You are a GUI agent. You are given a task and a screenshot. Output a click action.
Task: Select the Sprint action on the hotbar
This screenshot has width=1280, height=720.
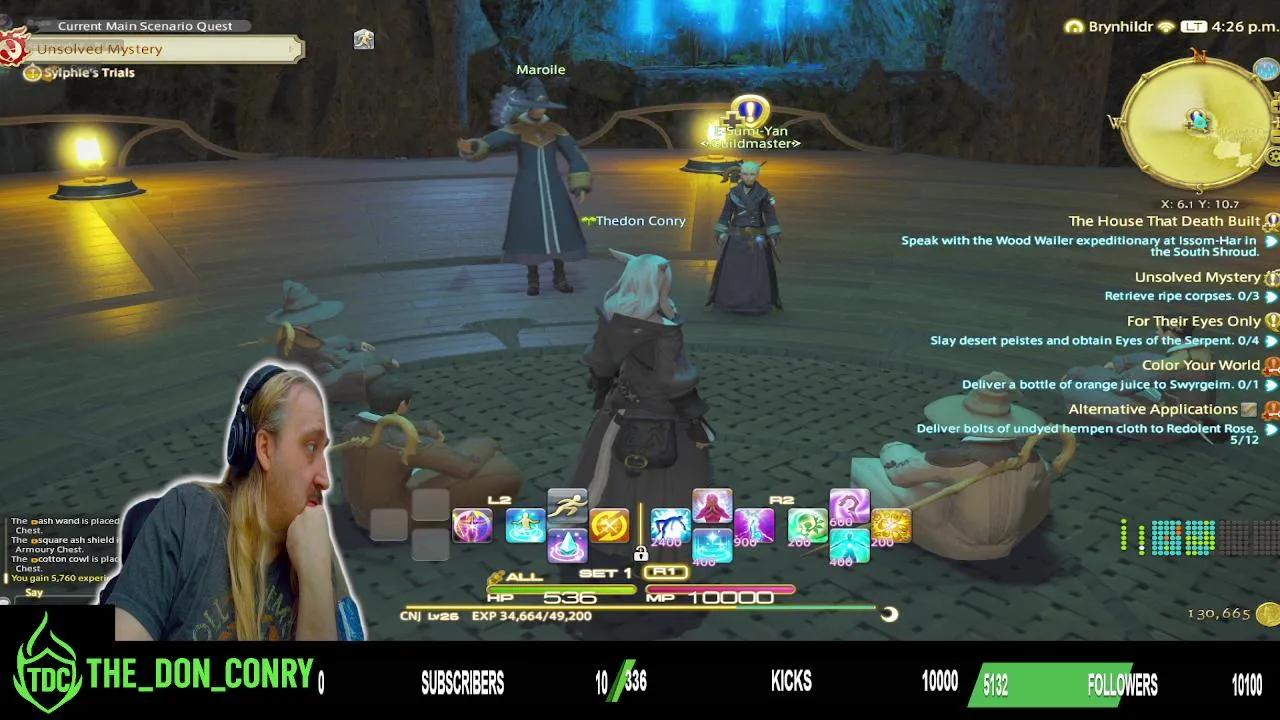tap(565, 504)
